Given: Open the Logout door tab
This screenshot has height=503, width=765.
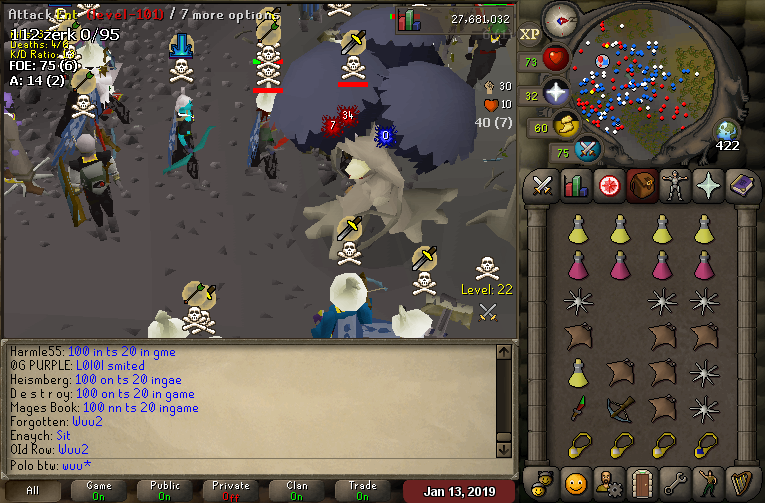Looking at the screenshot, I should [x=642, y=480].
